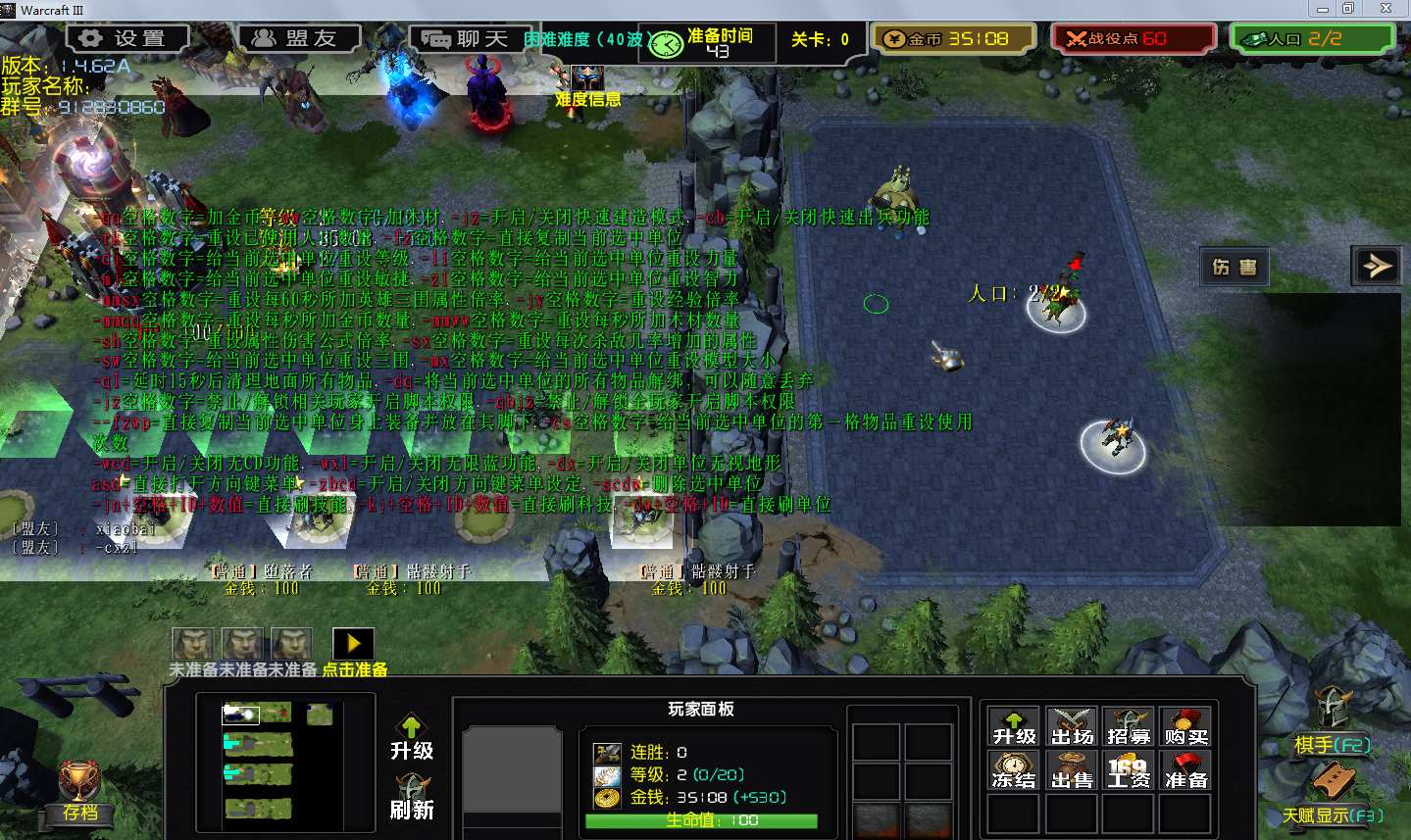The height and width of the screenshot is (840, 1411).
Task: Click the 准备 red flag command
Action: [1185, 770]
